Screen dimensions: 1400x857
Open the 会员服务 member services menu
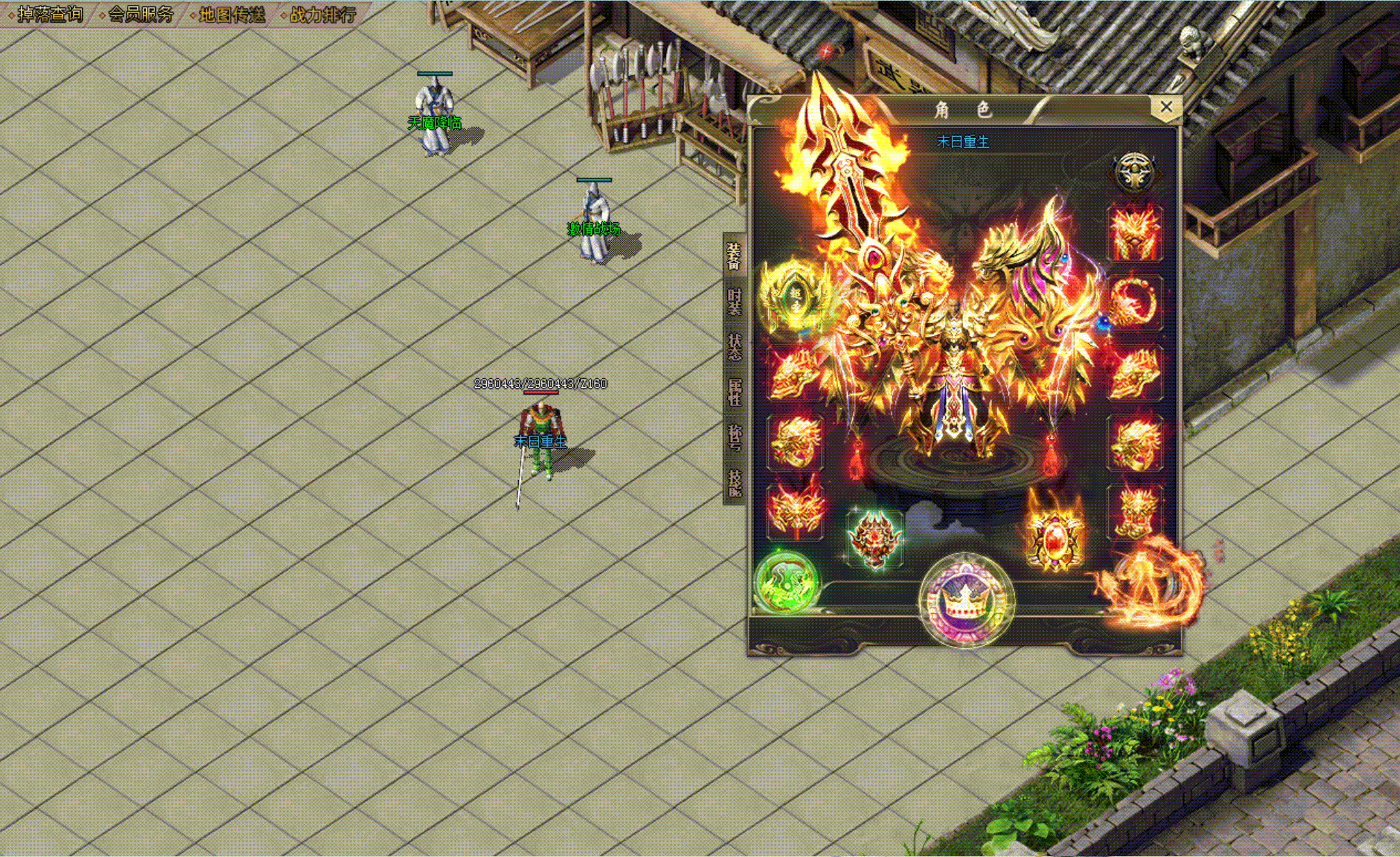tap(141, 14)
